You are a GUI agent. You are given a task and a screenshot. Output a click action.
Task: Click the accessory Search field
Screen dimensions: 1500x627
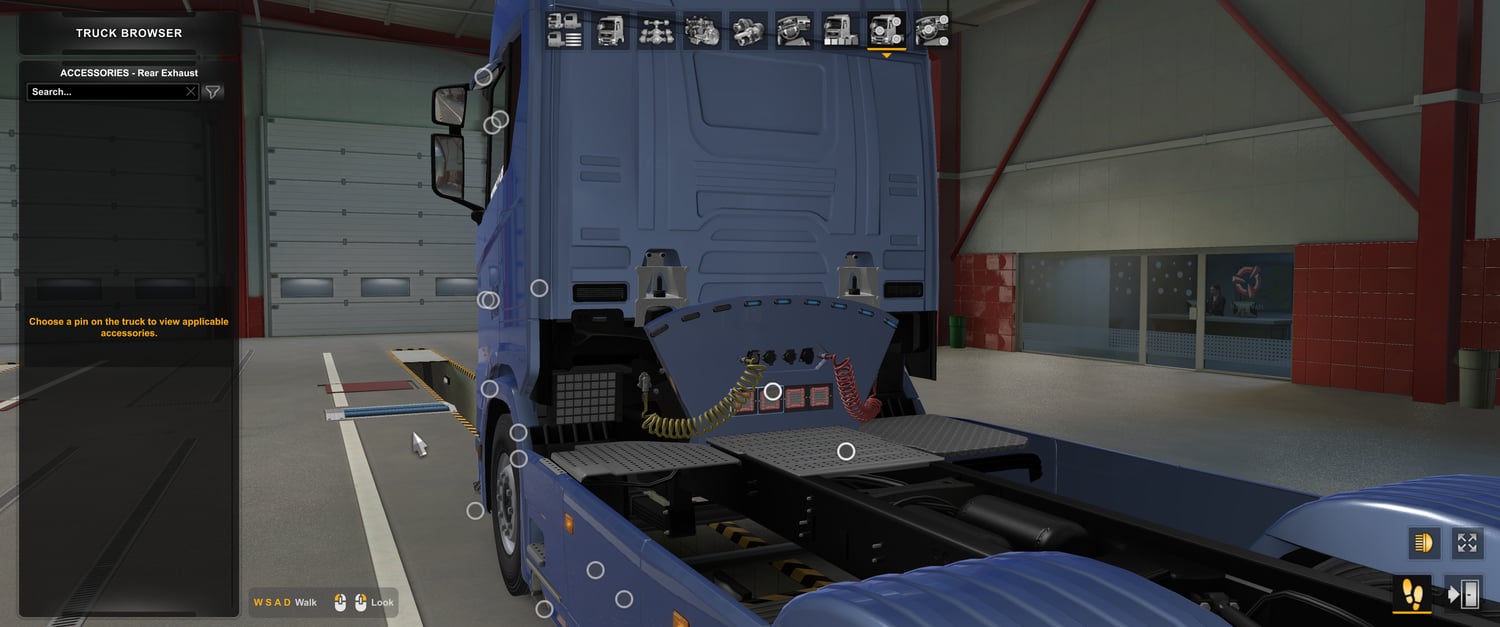105,92
